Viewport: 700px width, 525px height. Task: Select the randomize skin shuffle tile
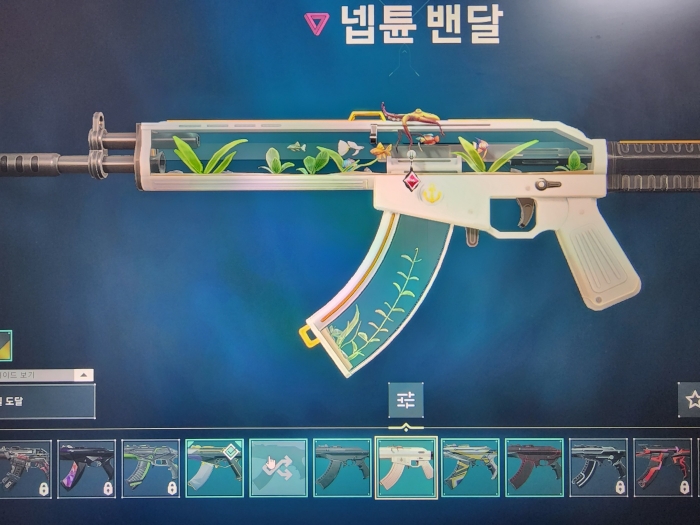(278, 467)
